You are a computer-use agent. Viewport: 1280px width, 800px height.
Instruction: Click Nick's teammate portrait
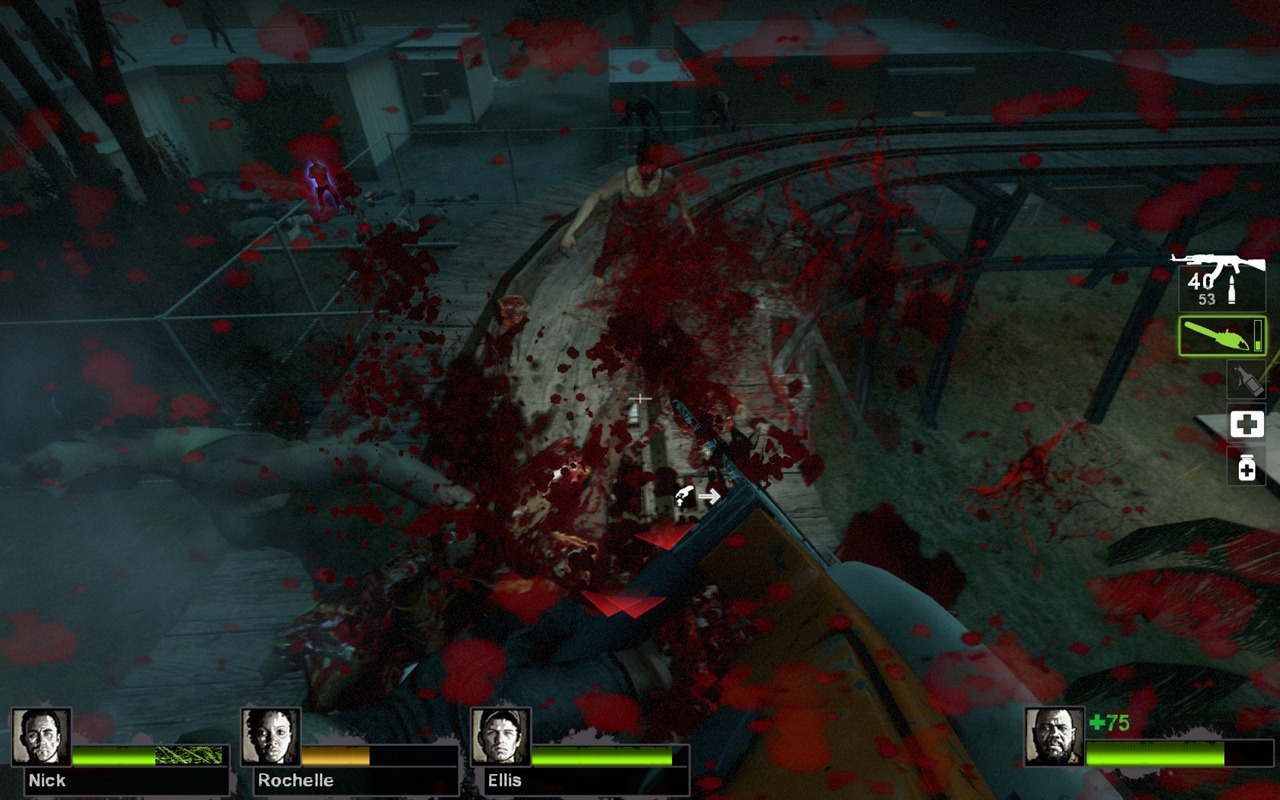[41, 737]
